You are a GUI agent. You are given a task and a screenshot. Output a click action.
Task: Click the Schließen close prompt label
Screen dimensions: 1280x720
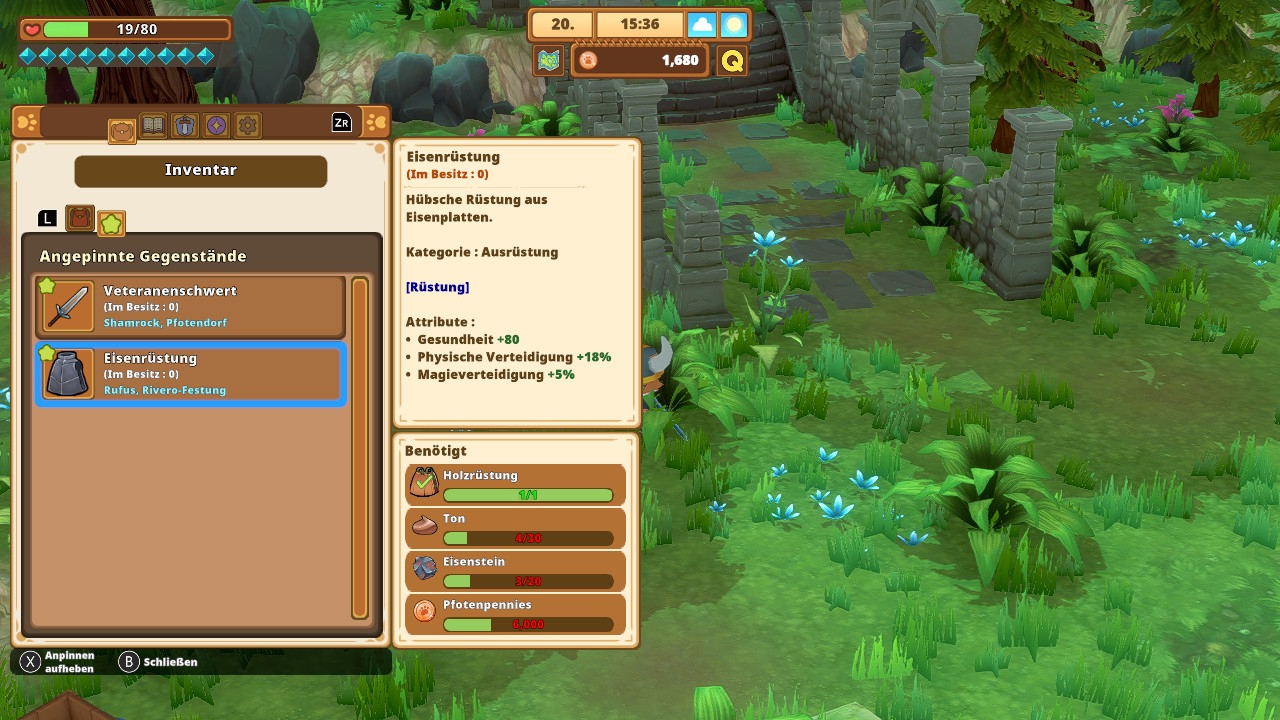[170, 662]
